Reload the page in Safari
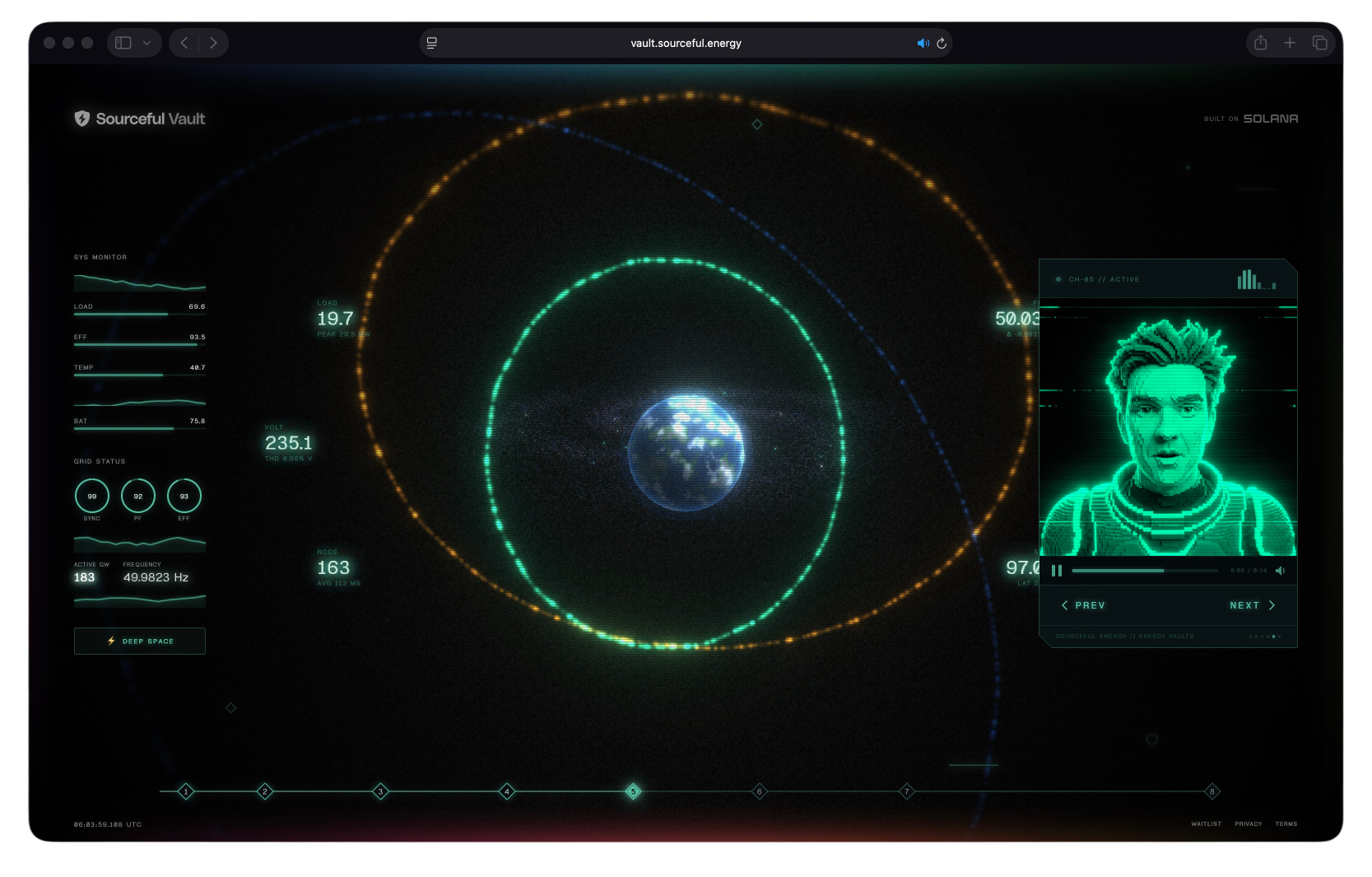Screen dimensions: 1372x877 click(941, 43)
